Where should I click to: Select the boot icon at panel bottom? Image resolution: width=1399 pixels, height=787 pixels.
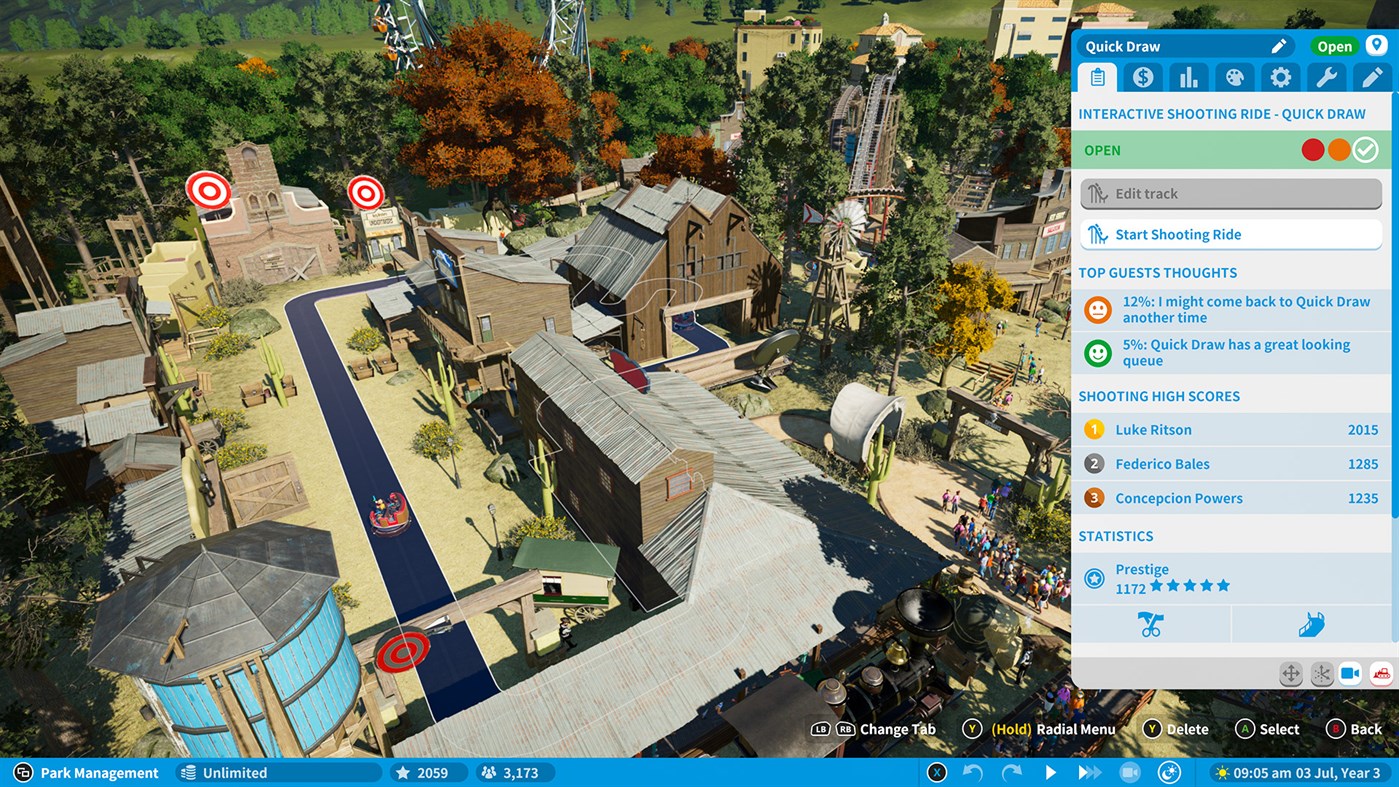[1311, 623]
